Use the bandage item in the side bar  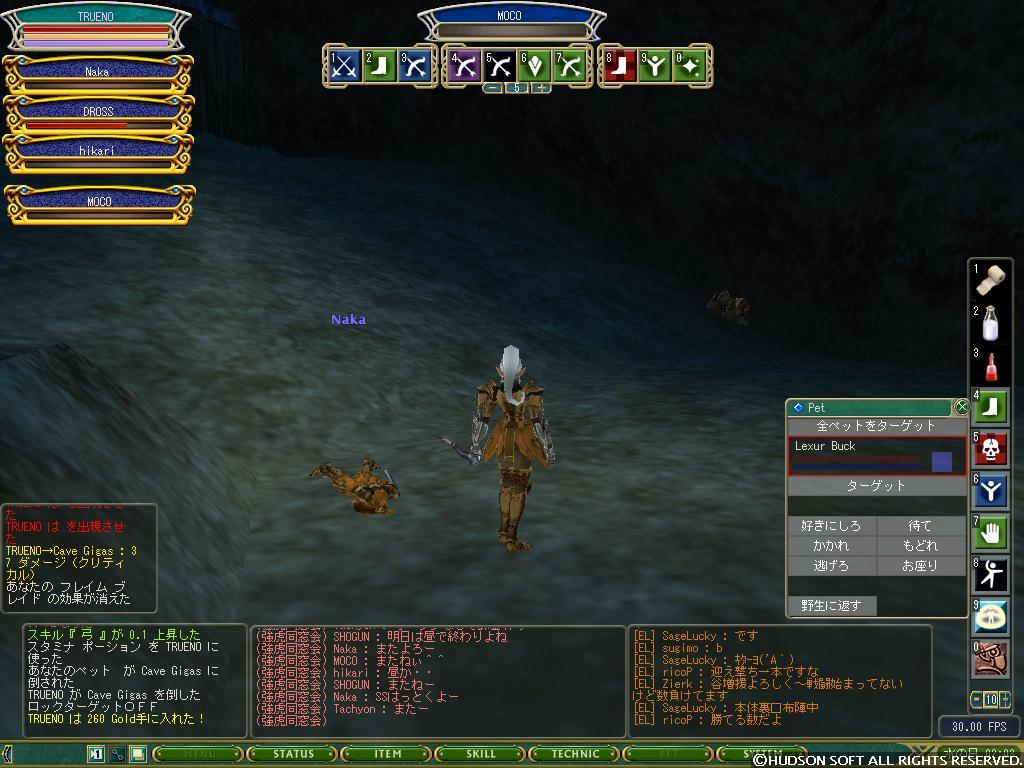click(x=991, y=280)
